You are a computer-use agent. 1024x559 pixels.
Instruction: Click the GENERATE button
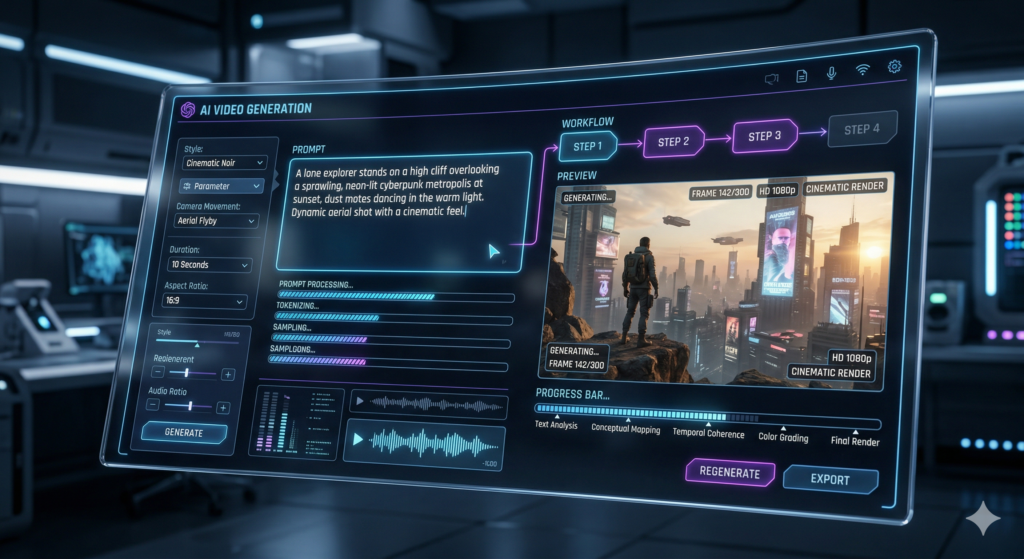tap(183, 433)
